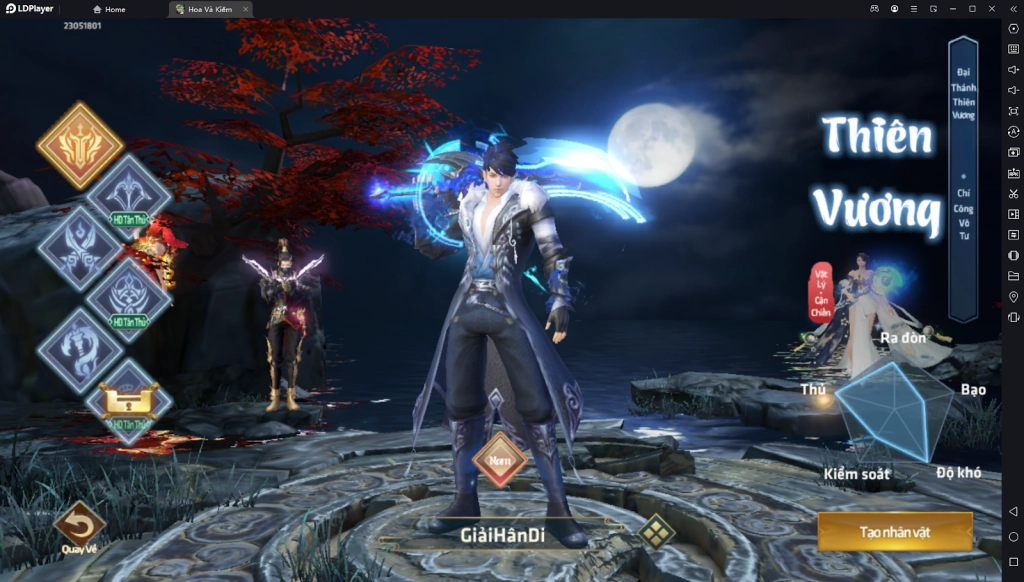
Task: Select the locked class icon with padlock
Action: pyautogui.click(x=129, y=401)
